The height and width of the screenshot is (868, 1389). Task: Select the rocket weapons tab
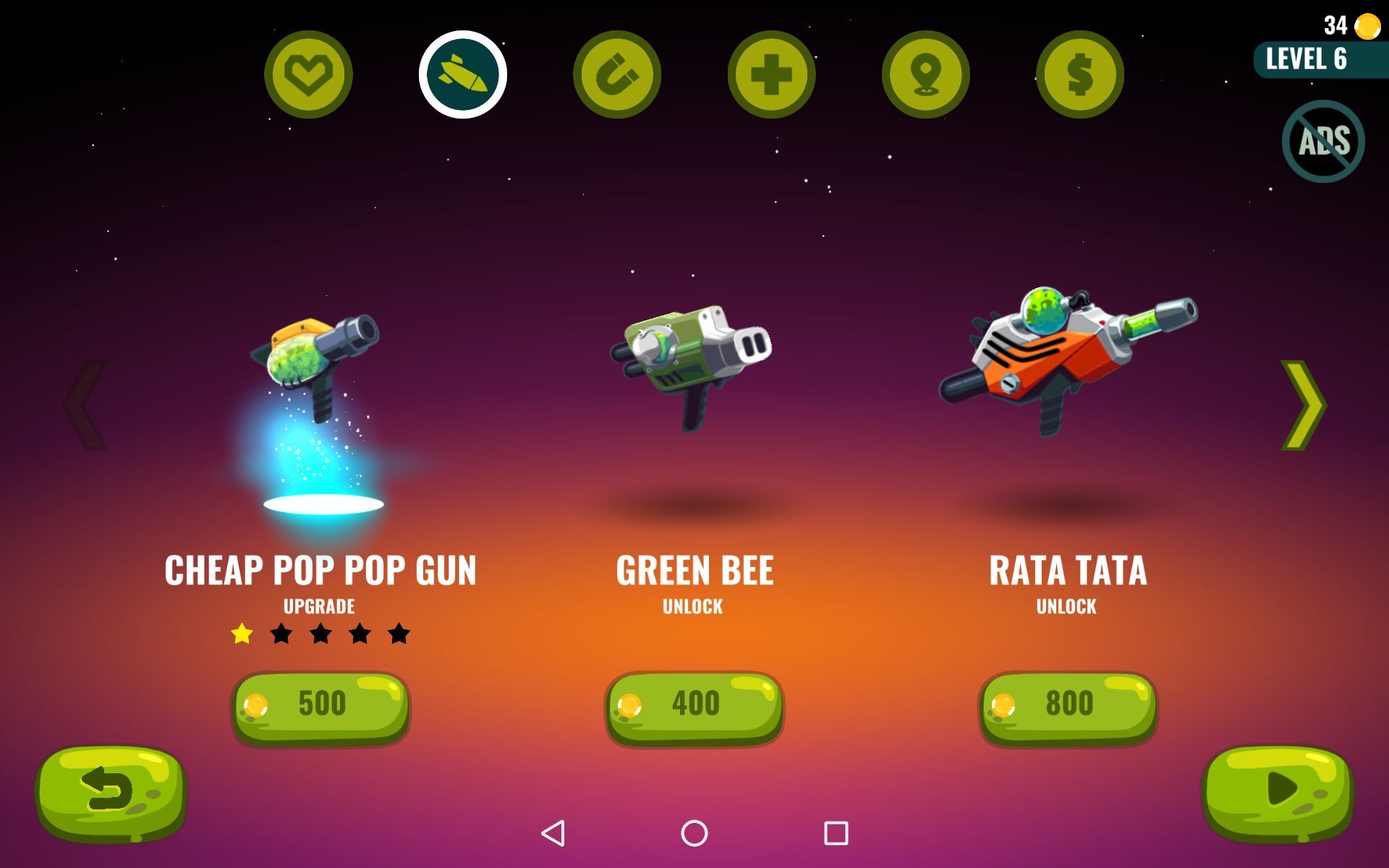463,75
